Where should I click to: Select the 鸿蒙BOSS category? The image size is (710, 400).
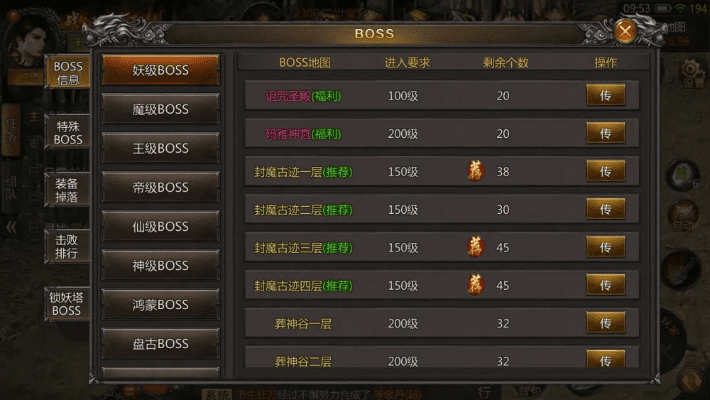[x=160, y=305]
